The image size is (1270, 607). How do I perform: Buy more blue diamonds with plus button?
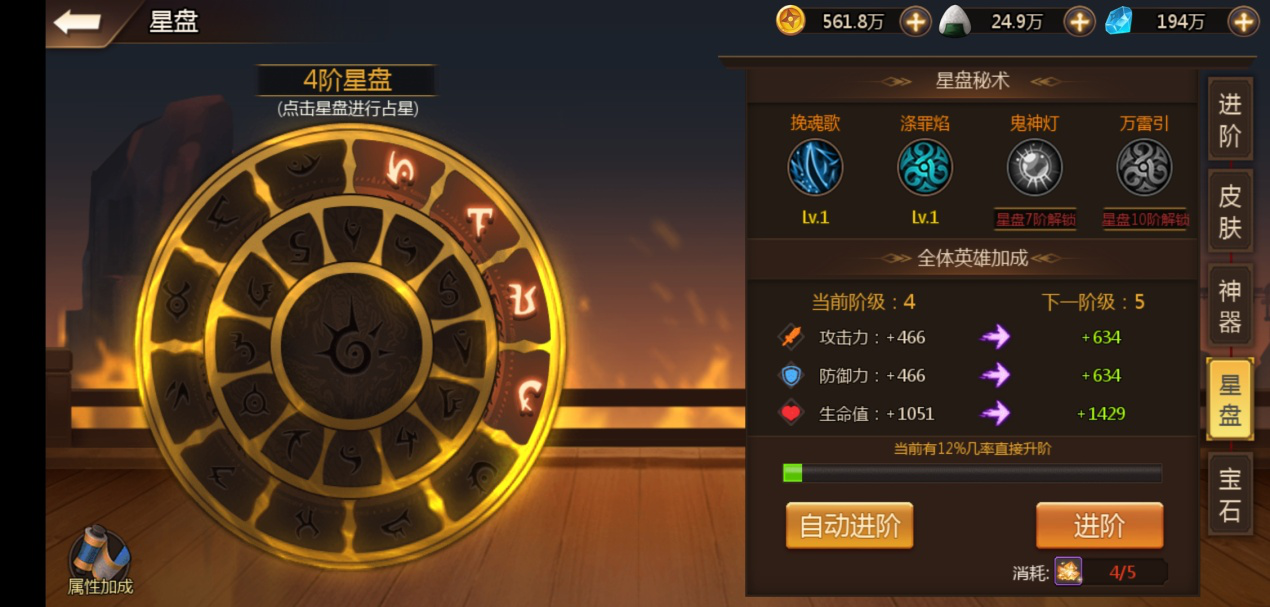1243,21
